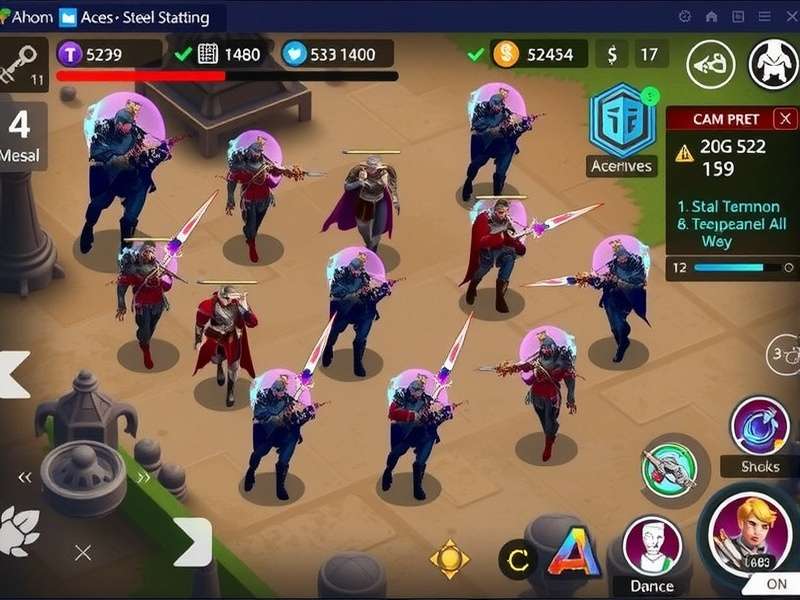Activate the Shoks swirl ability
This screenshot has height=600, width=800.
761,427
